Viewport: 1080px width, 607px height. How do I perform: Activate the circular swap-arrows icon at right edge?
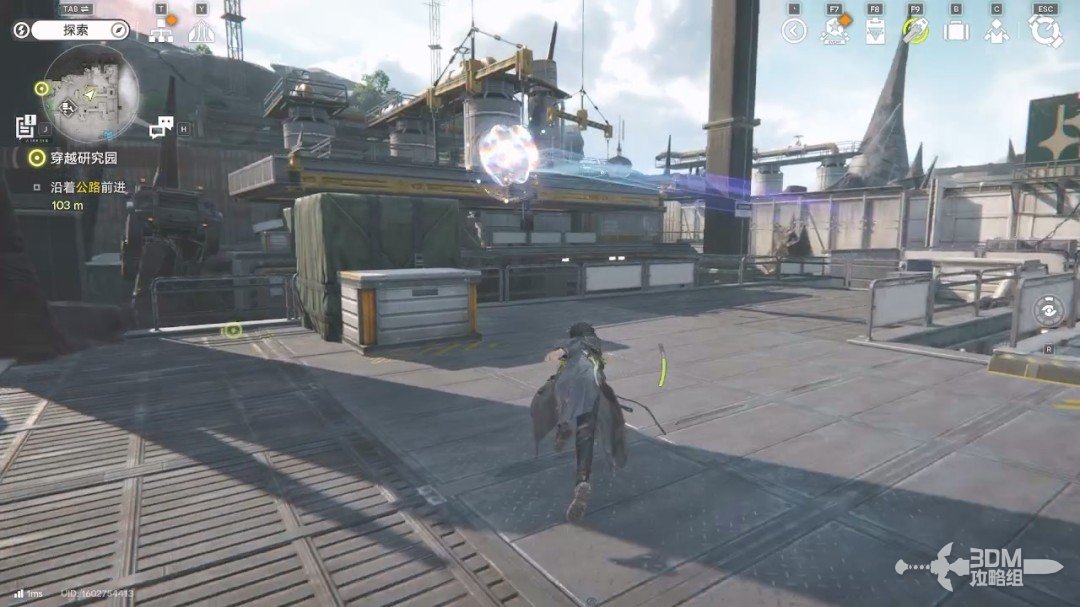(x=1046, y=310)
